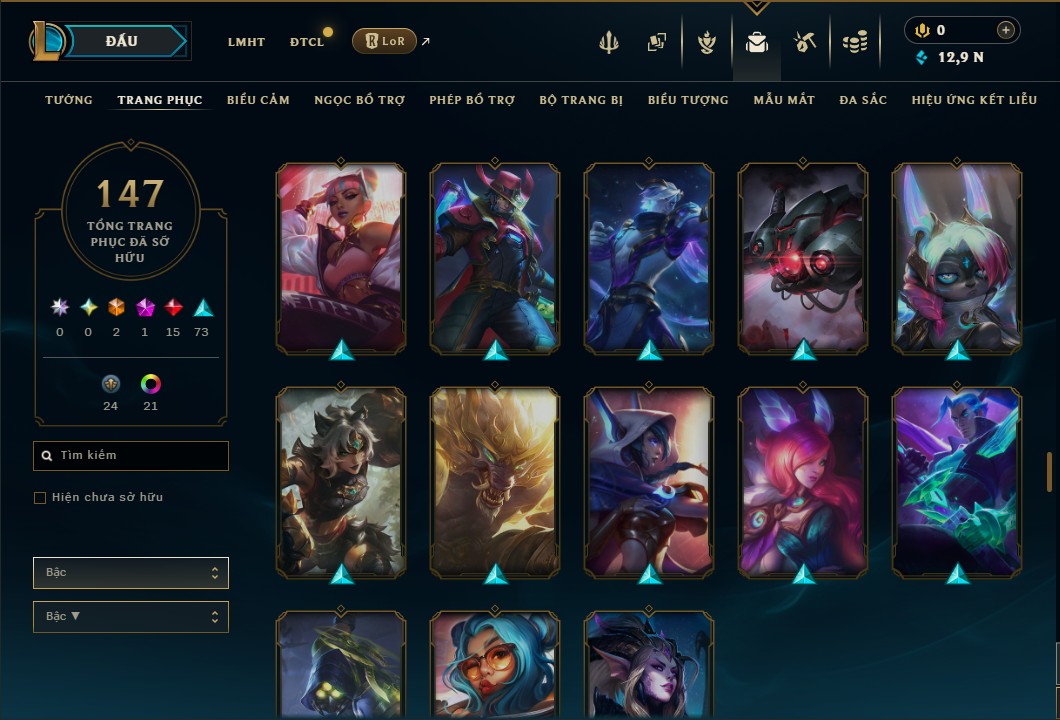Open the NGỌC BỔ TRỢ tab
The image size is (1060, 720).
359,100
